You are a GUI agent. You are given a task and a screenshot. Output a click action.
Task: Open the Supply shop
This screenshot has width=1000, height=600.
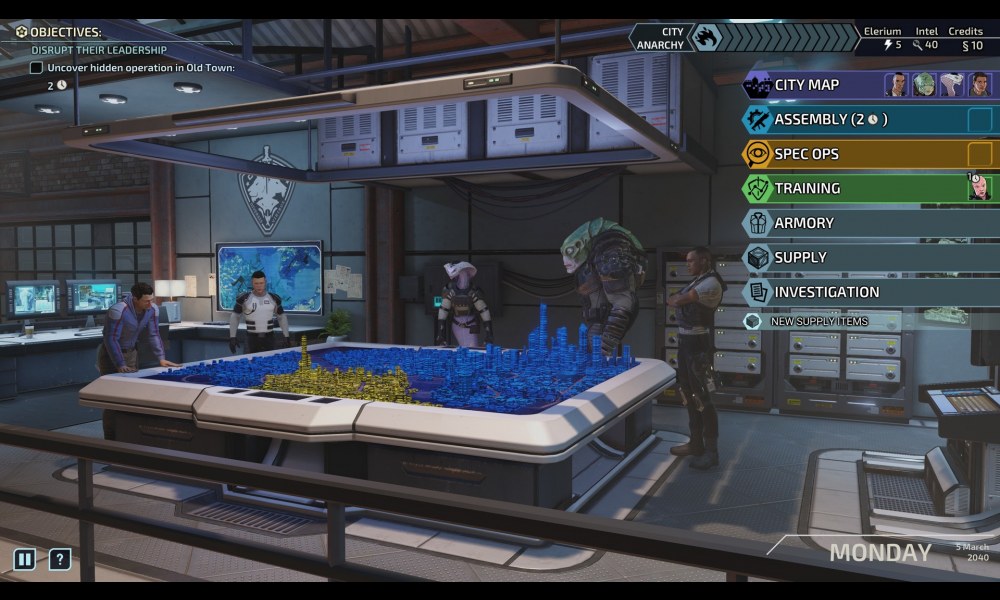pos(800,257)
